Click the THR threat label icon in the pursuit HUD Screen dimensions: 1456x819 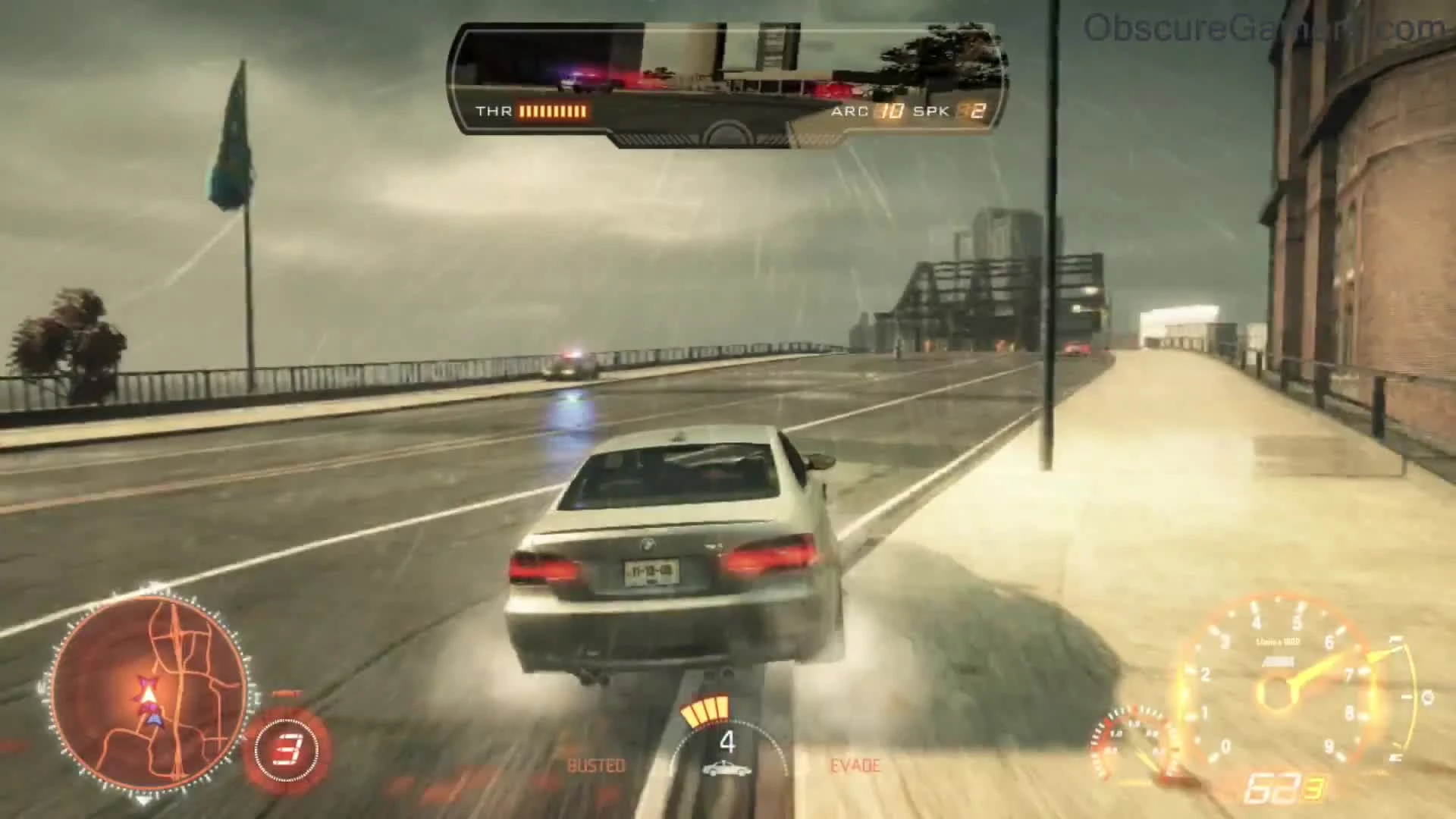(494, 111)
